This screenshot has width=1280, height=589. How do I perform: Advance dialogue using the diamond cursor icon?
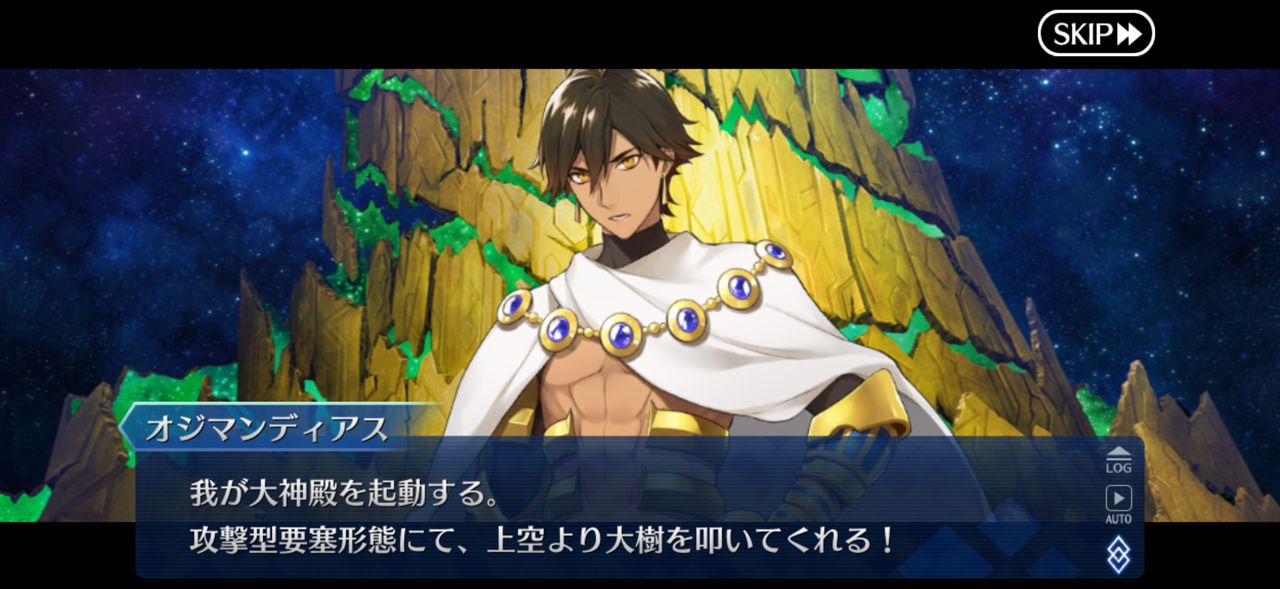(x=1118, y=555)
